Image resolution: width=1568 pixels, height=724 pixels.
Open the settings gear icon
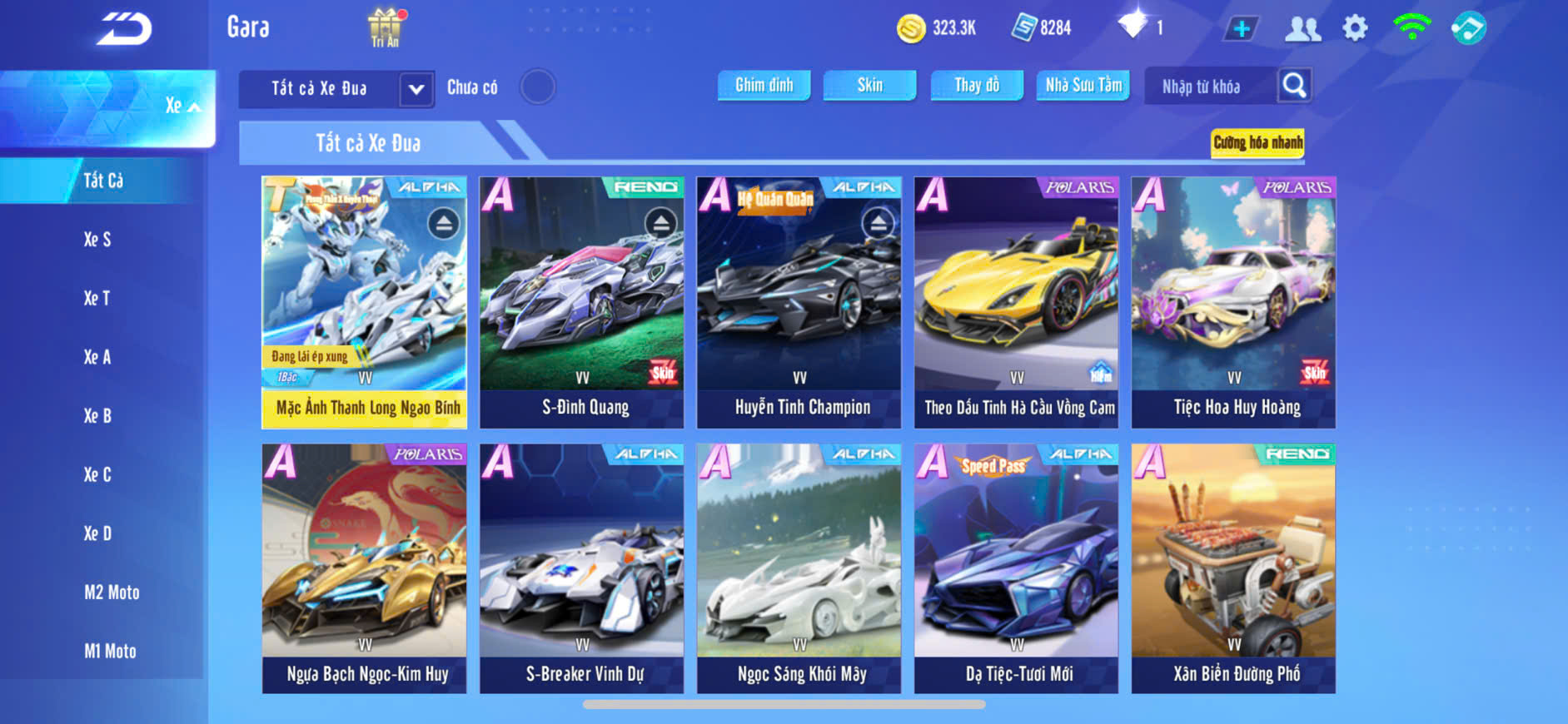(x=1355, y=28)
